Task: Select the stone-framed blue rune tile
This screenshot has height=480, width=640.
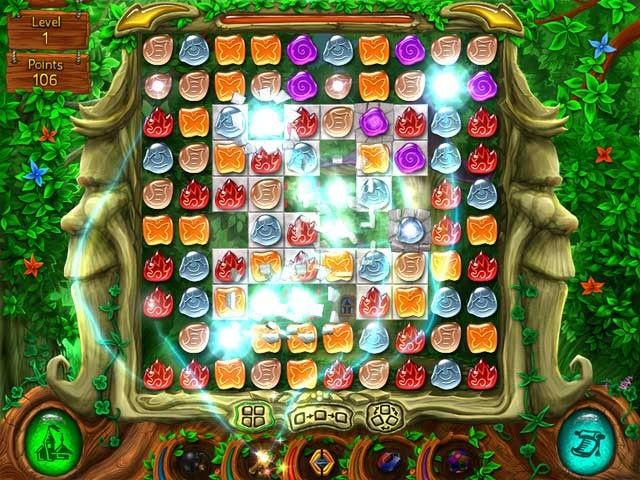Action: [408, 229]
